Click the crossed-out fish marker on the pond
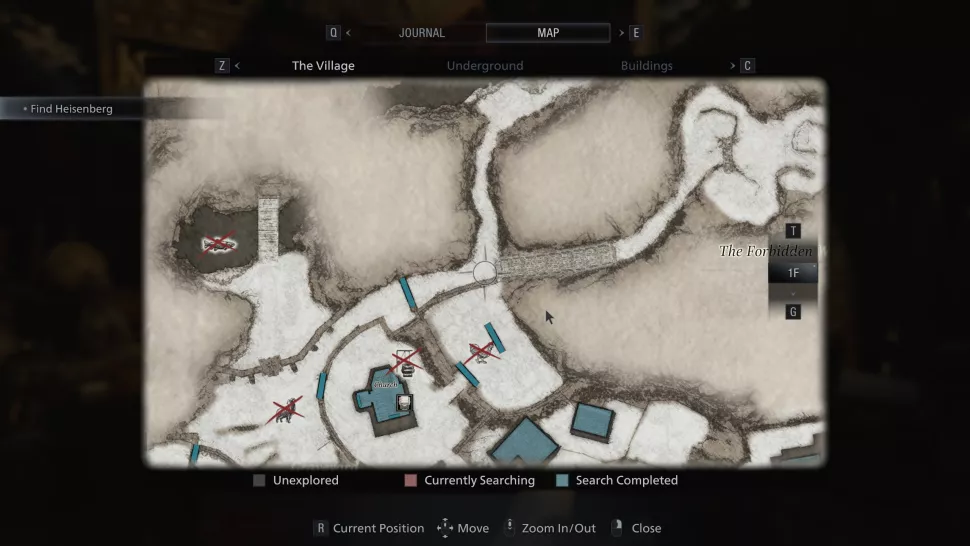Screen dimensions: 970x546 point(218,243)
